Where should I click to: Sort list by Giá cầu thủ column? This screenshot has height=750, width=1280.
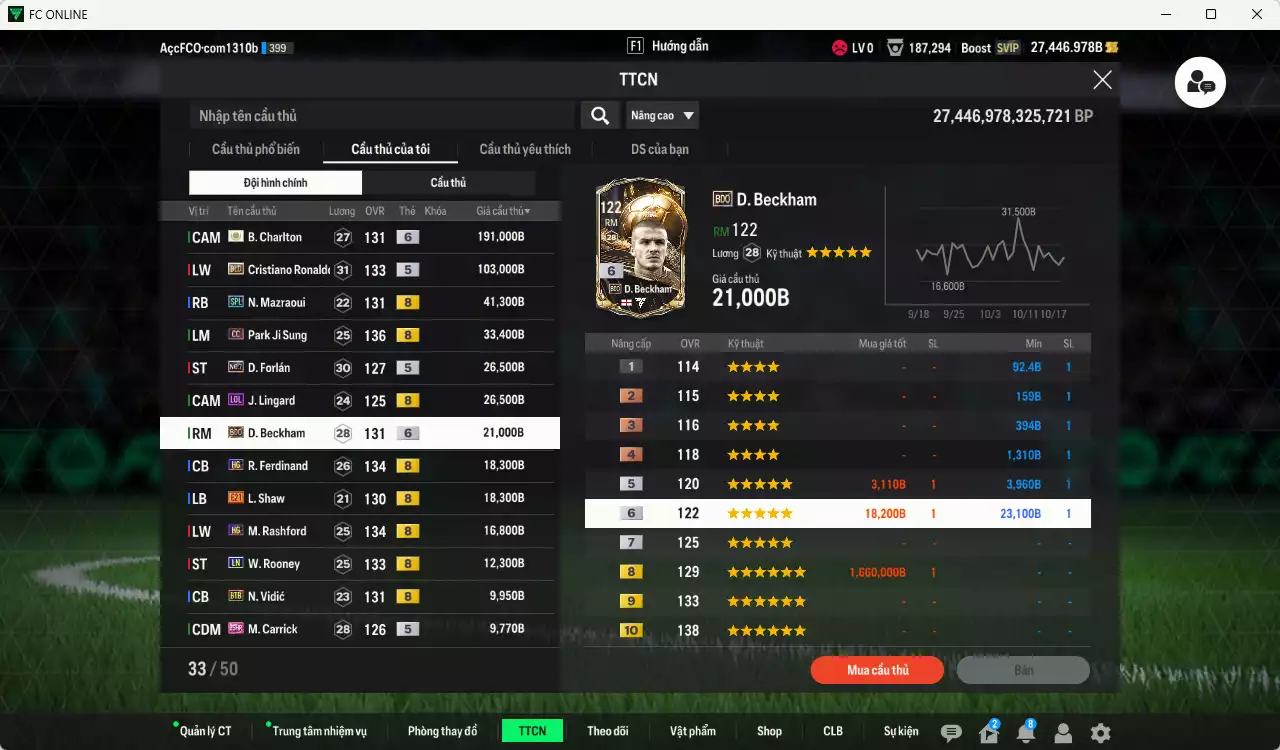tap(503, 211)
